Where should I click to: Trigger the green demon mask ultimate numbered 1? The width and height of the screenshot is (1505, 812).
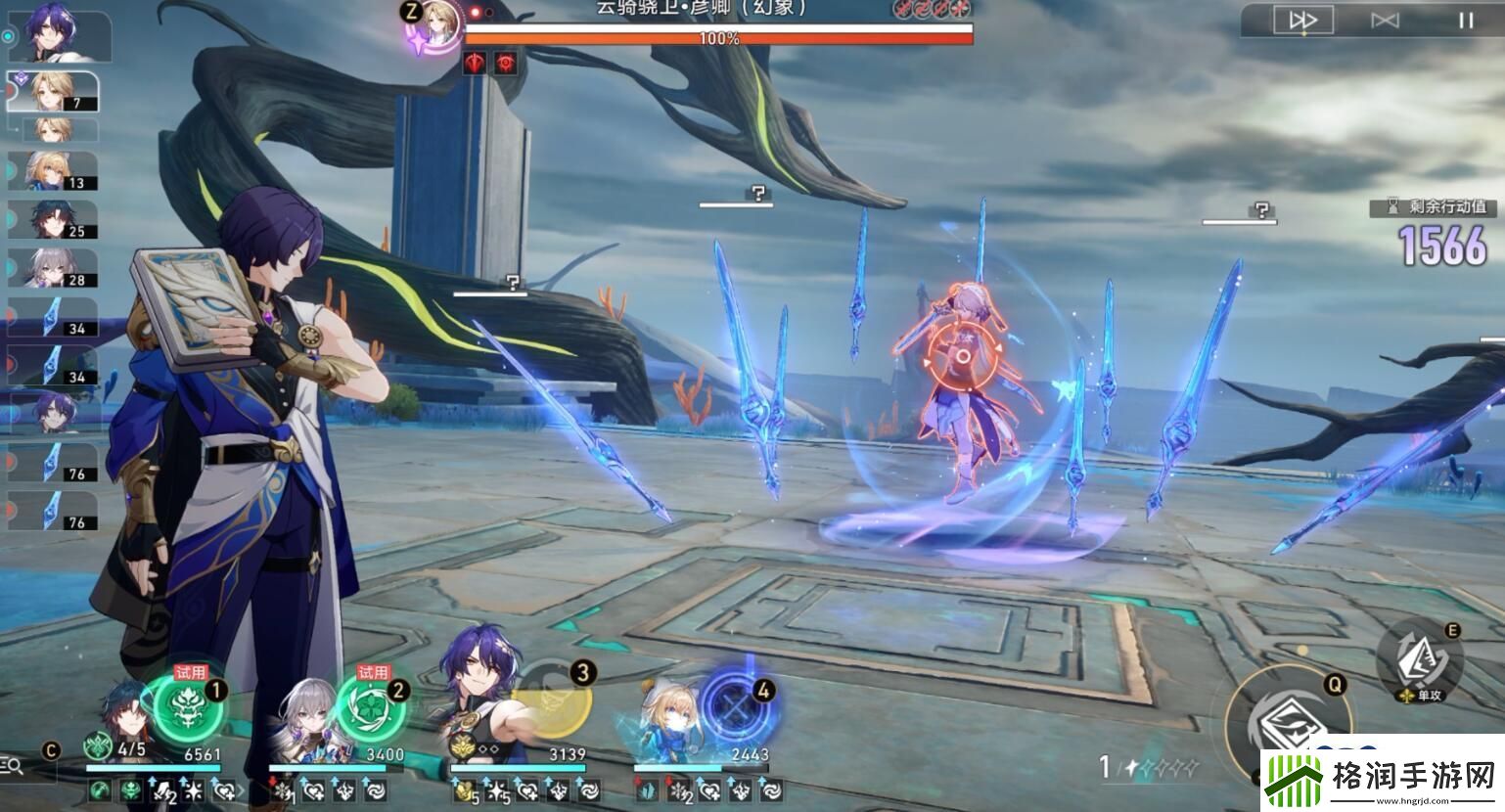click(188, 707)
